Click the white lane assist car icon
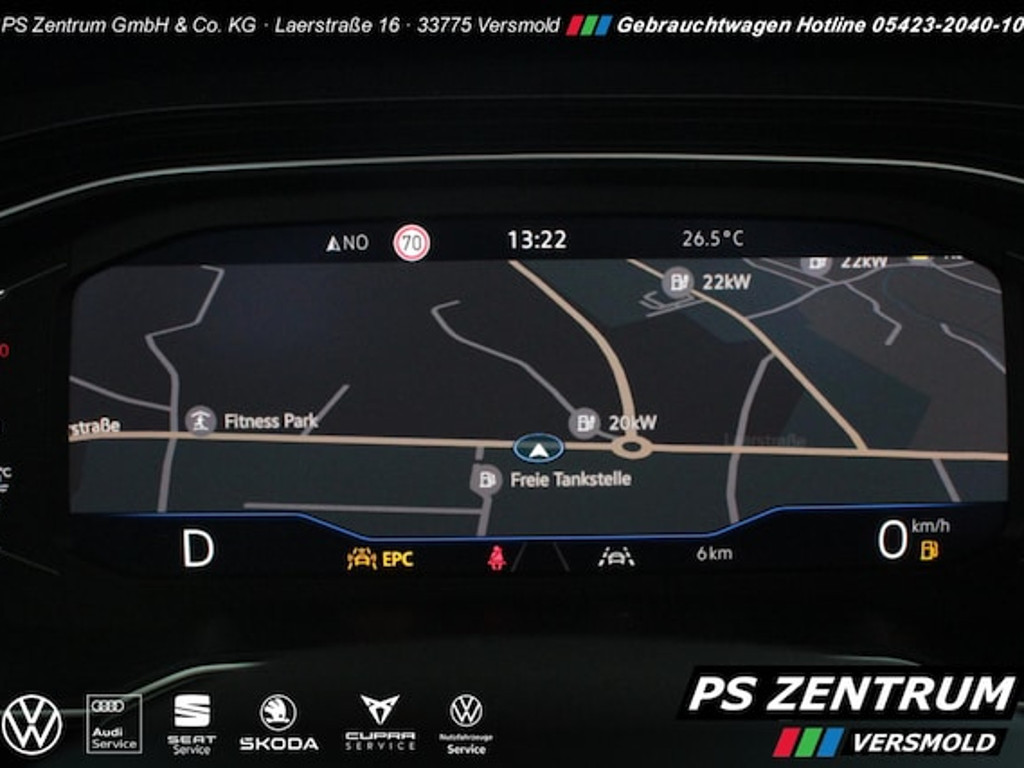The width and height of the screenshot is (1024, 768). coord(616,556)
